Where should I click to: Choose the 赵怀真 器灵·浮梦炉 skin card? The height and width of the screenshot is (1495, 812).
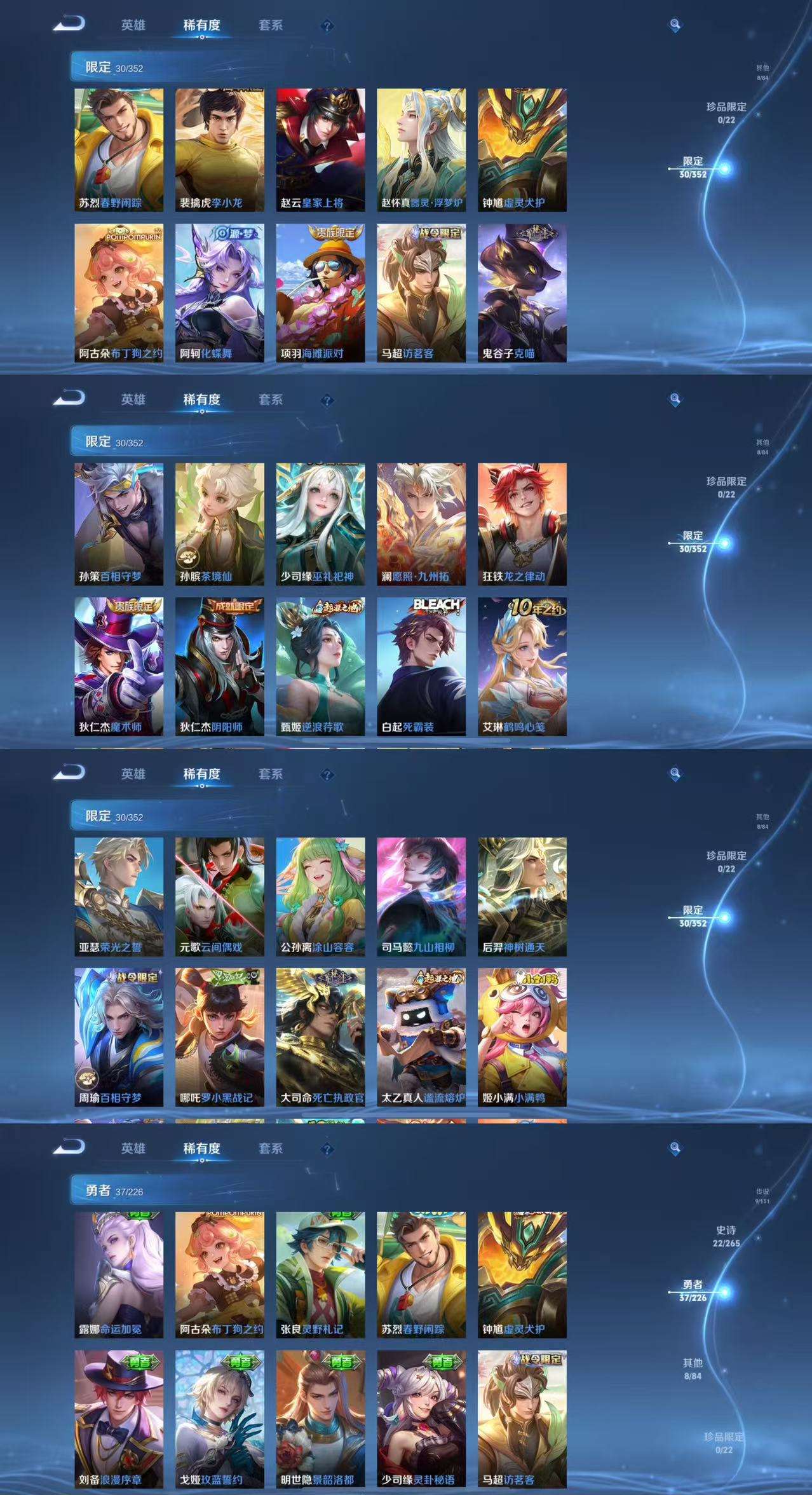point(421,149)
